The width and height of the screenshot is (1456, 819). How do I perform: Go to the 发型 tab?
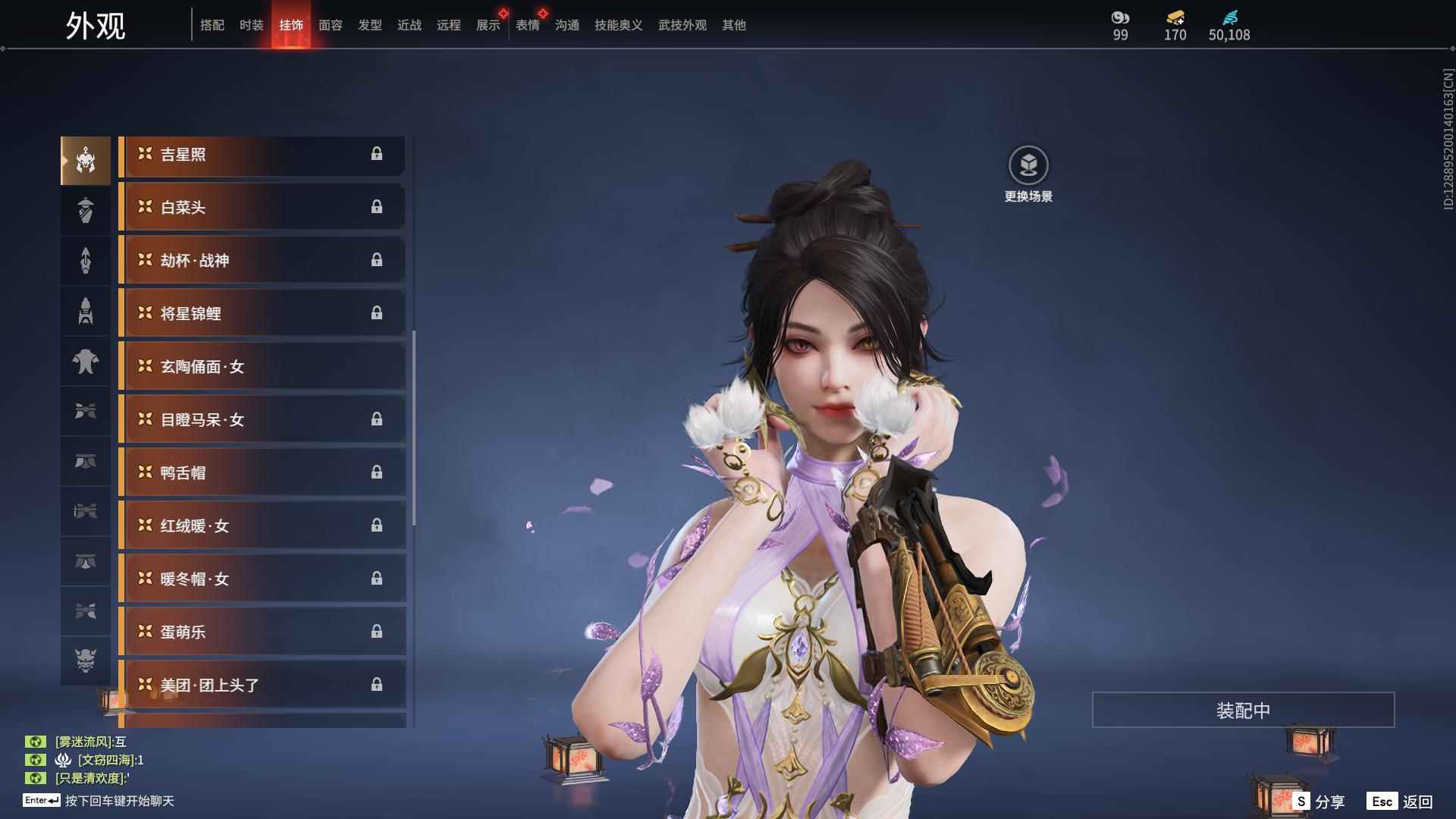click(369, 25)
